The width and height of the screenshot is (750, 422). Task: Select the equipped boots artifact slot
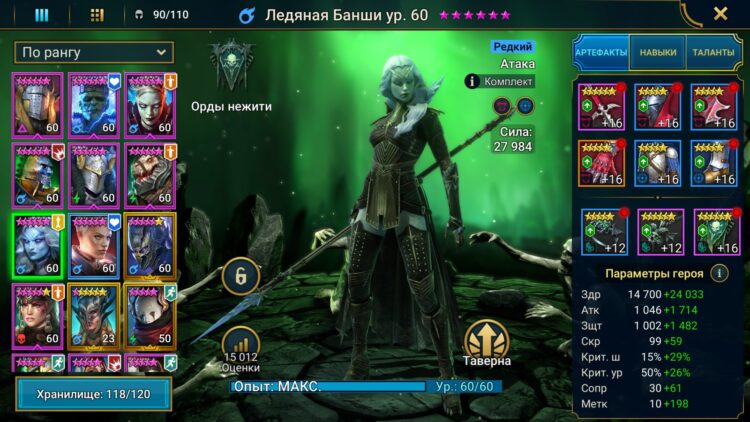[713, 163]
